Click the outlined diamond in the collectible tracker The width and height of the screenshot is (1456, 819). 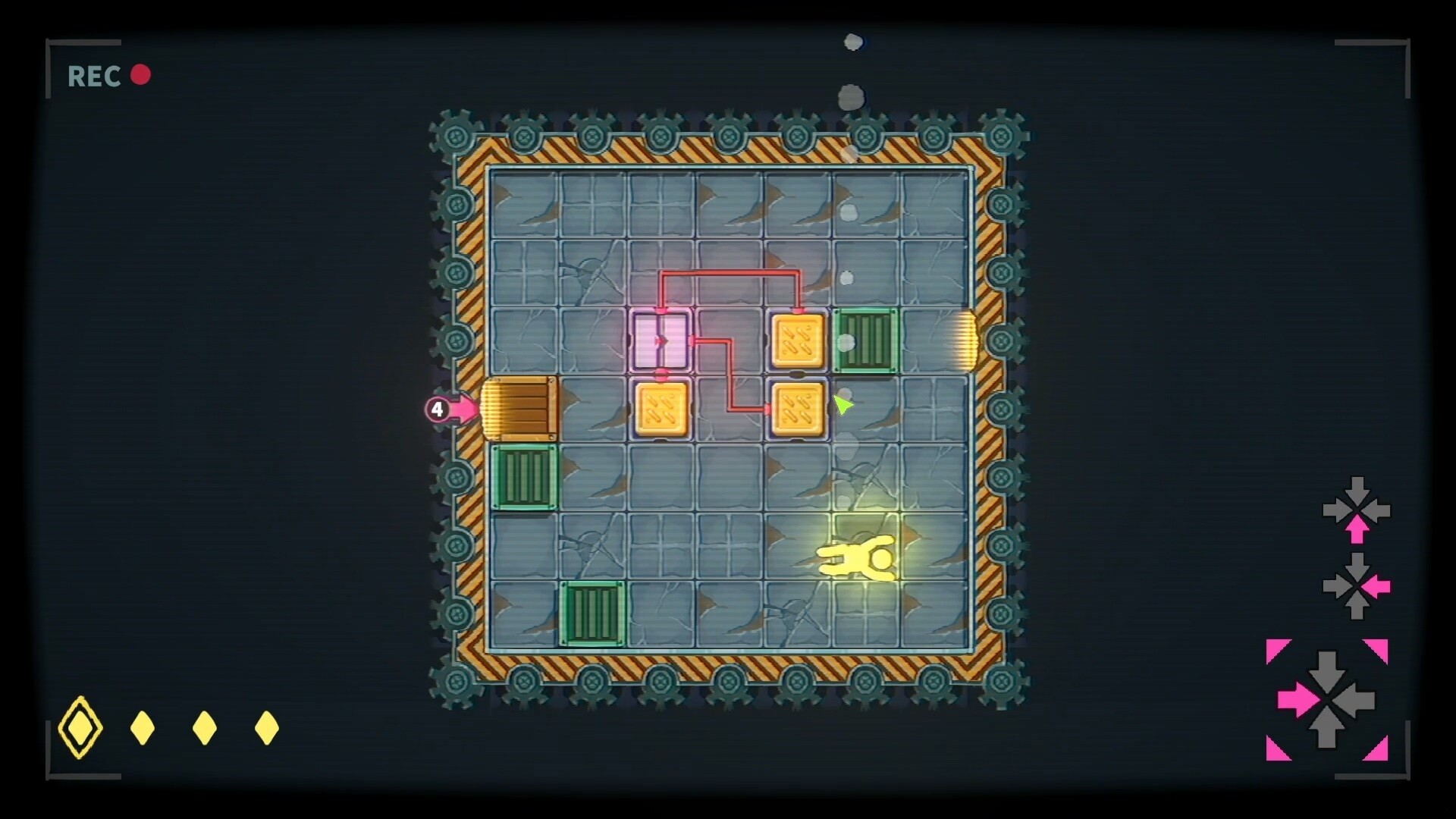tap(80, 726)
